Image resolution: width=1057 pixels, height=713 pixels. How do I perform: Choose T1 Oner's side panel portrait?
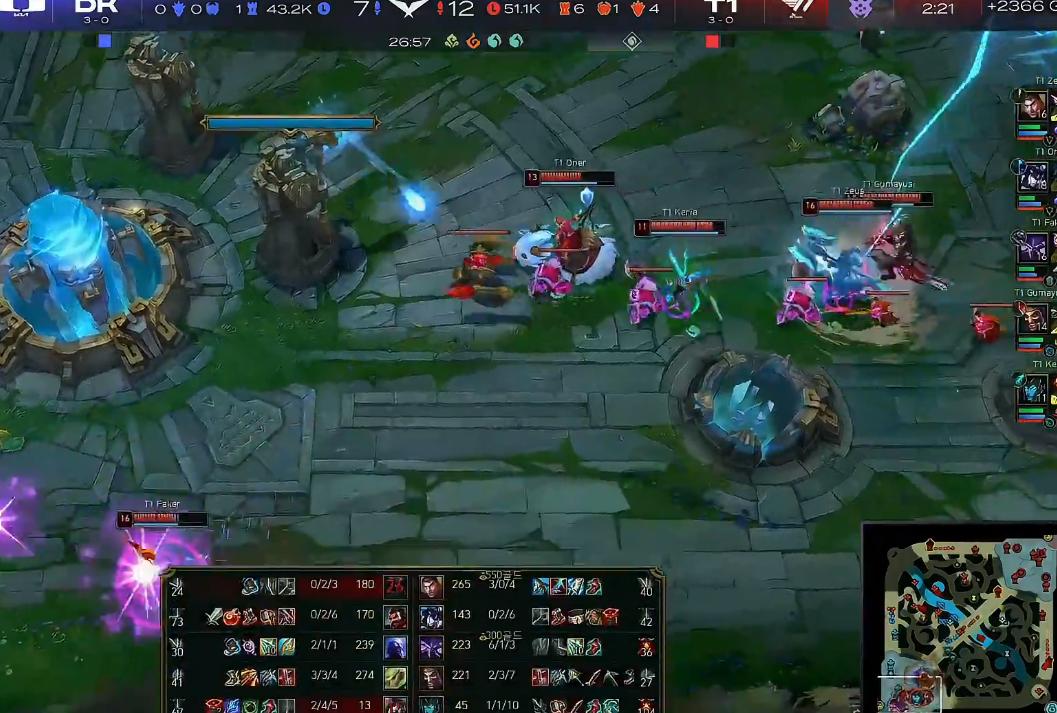pos(1033,178)
